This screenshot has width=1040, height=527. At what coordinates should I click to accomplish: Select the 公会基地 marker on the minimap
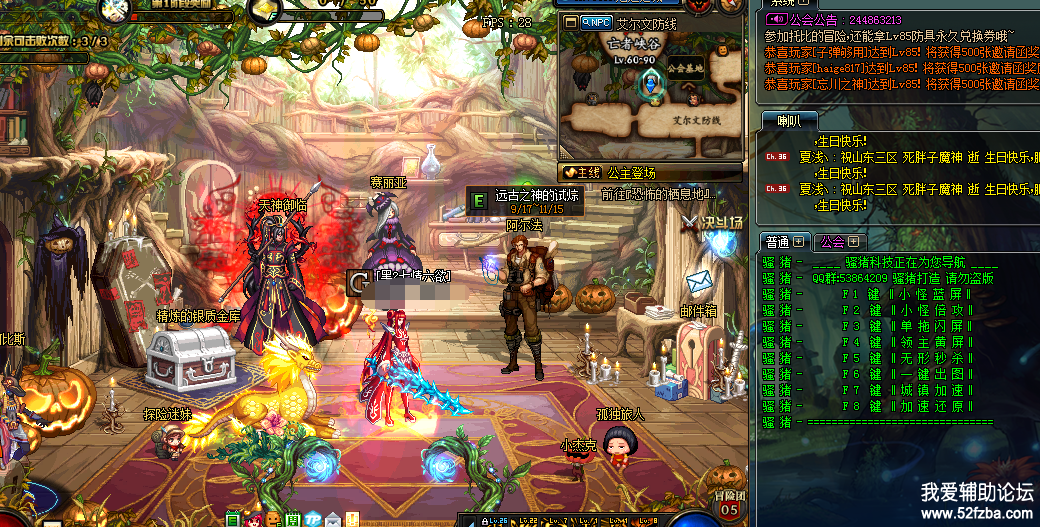[x=685, y=70]
